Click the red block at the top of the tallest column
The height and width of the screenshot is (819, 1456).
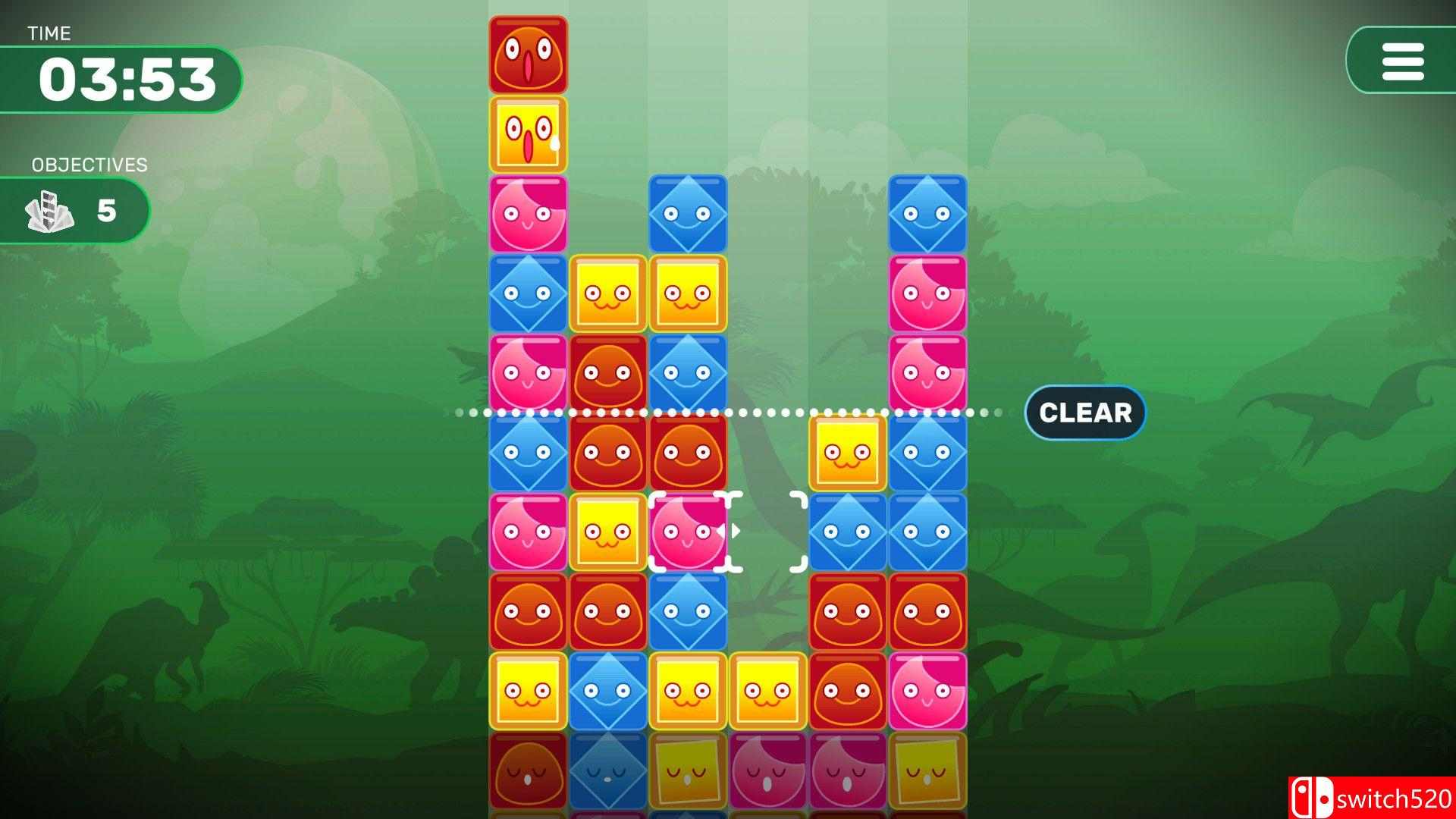[529, 53]
